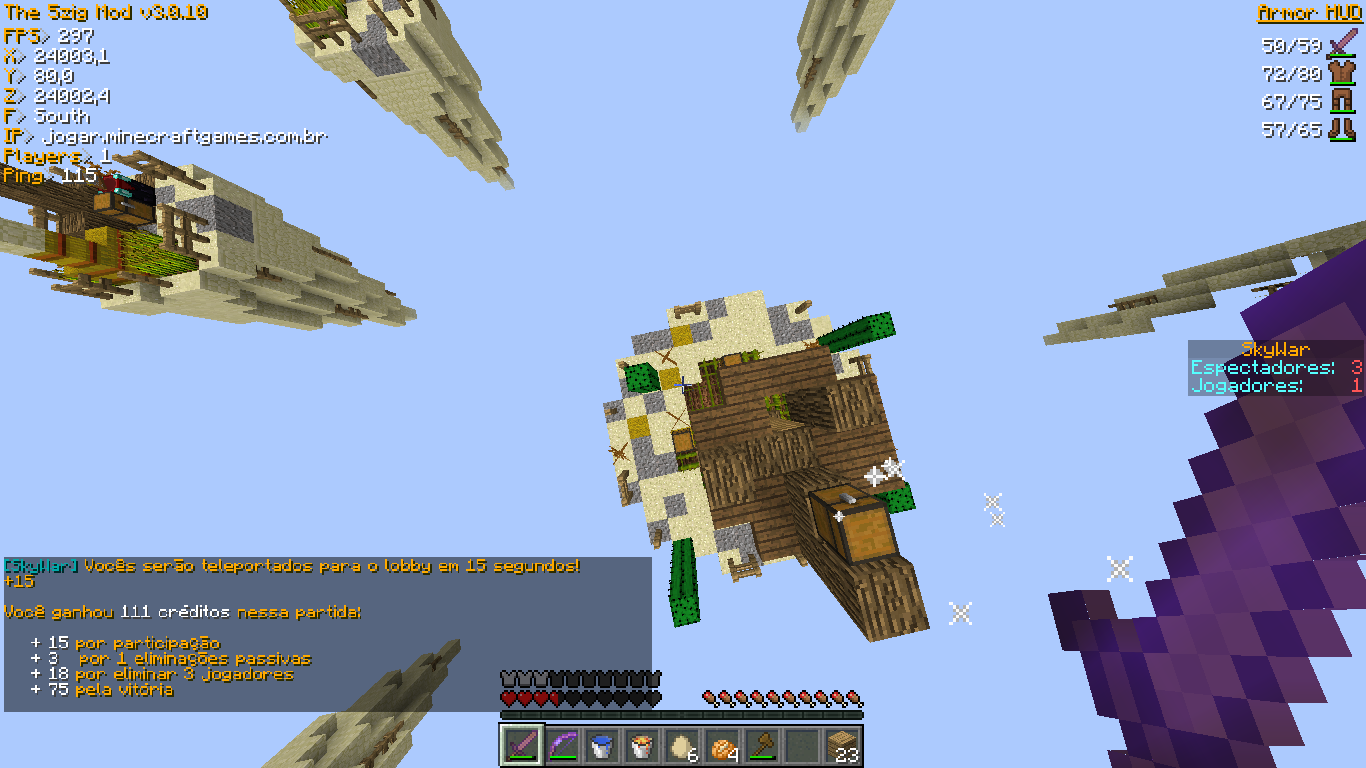Viewport: 1366px width, 768px height.
Task: Pick the pumpkin pie hotbar slot
Action: (722, 746)
